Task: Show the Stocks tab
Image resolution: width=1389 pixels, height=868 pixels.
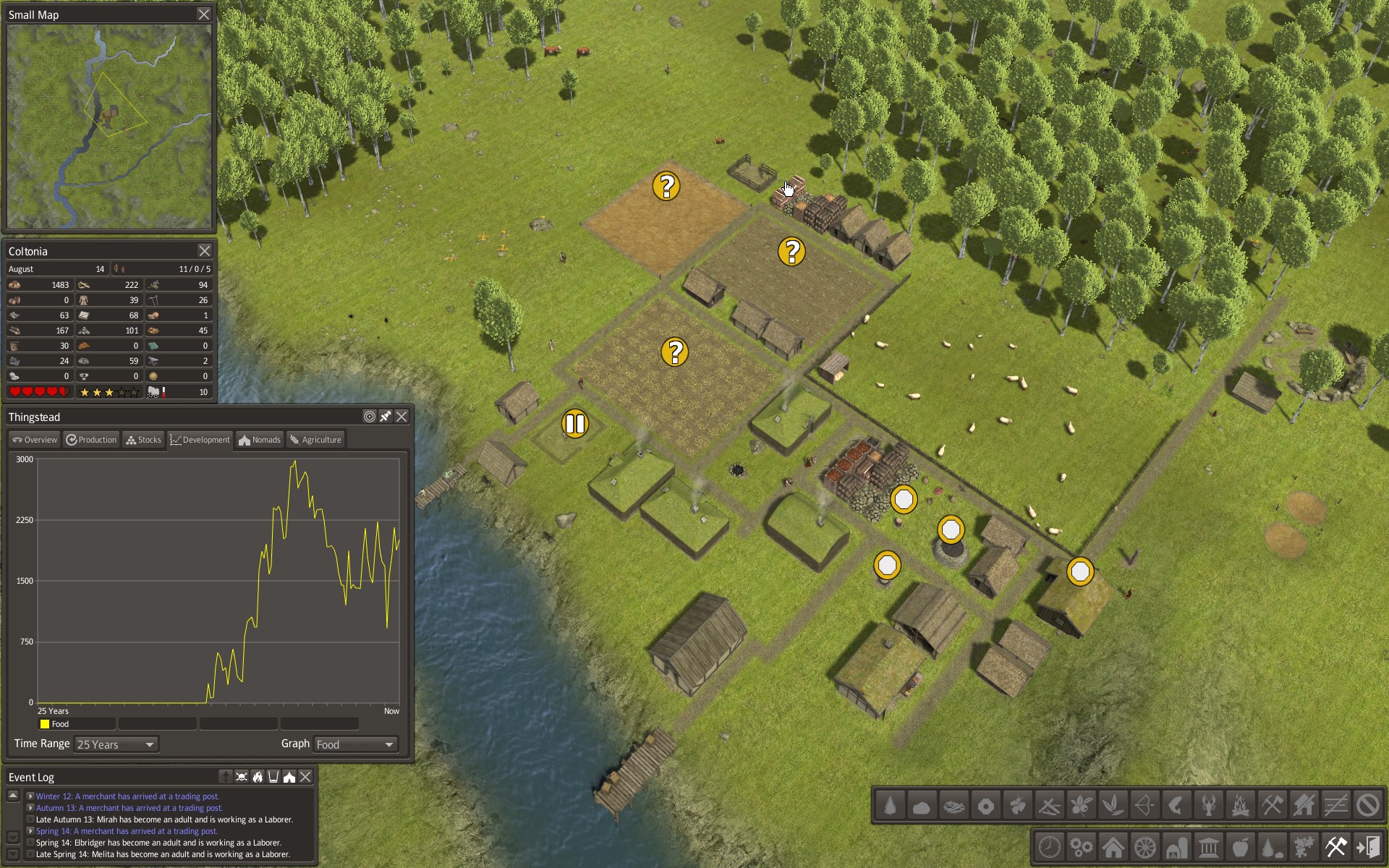Action: pos(143,440)
